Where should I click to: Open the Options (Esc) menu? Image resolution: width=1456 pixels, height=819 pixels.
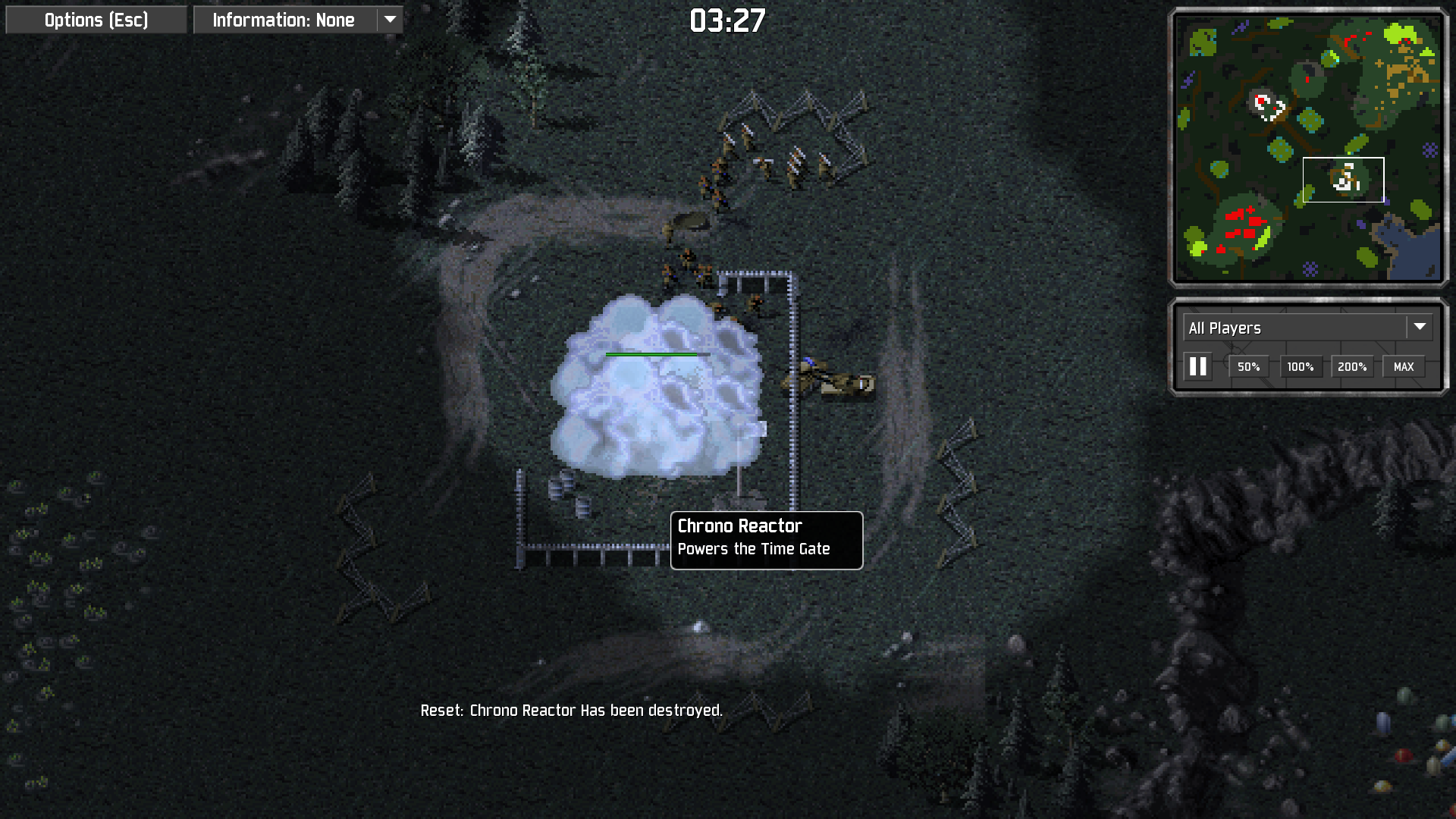(96, 20)
